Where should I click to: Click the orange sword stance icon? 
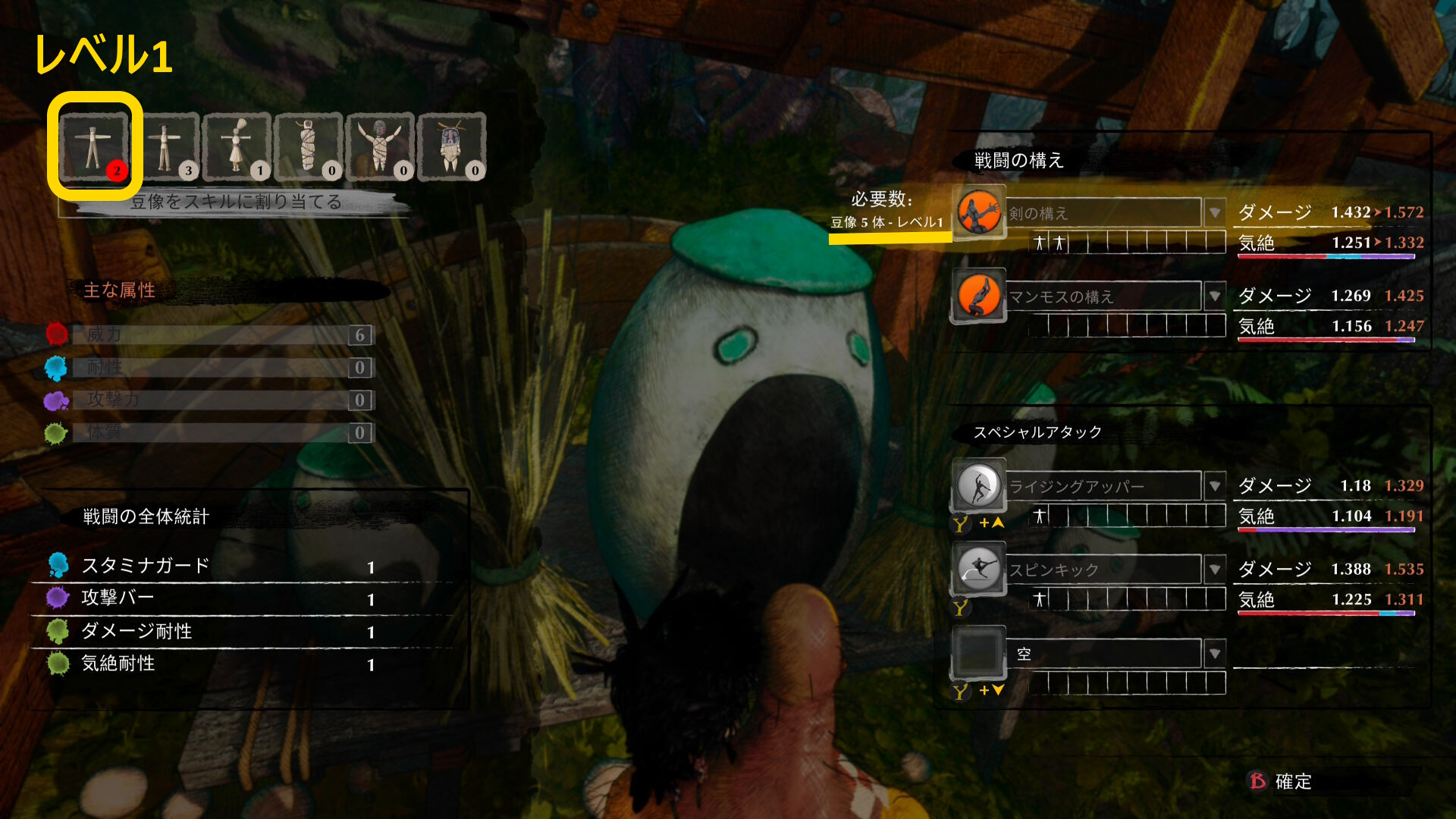click(x=978, y=212)
